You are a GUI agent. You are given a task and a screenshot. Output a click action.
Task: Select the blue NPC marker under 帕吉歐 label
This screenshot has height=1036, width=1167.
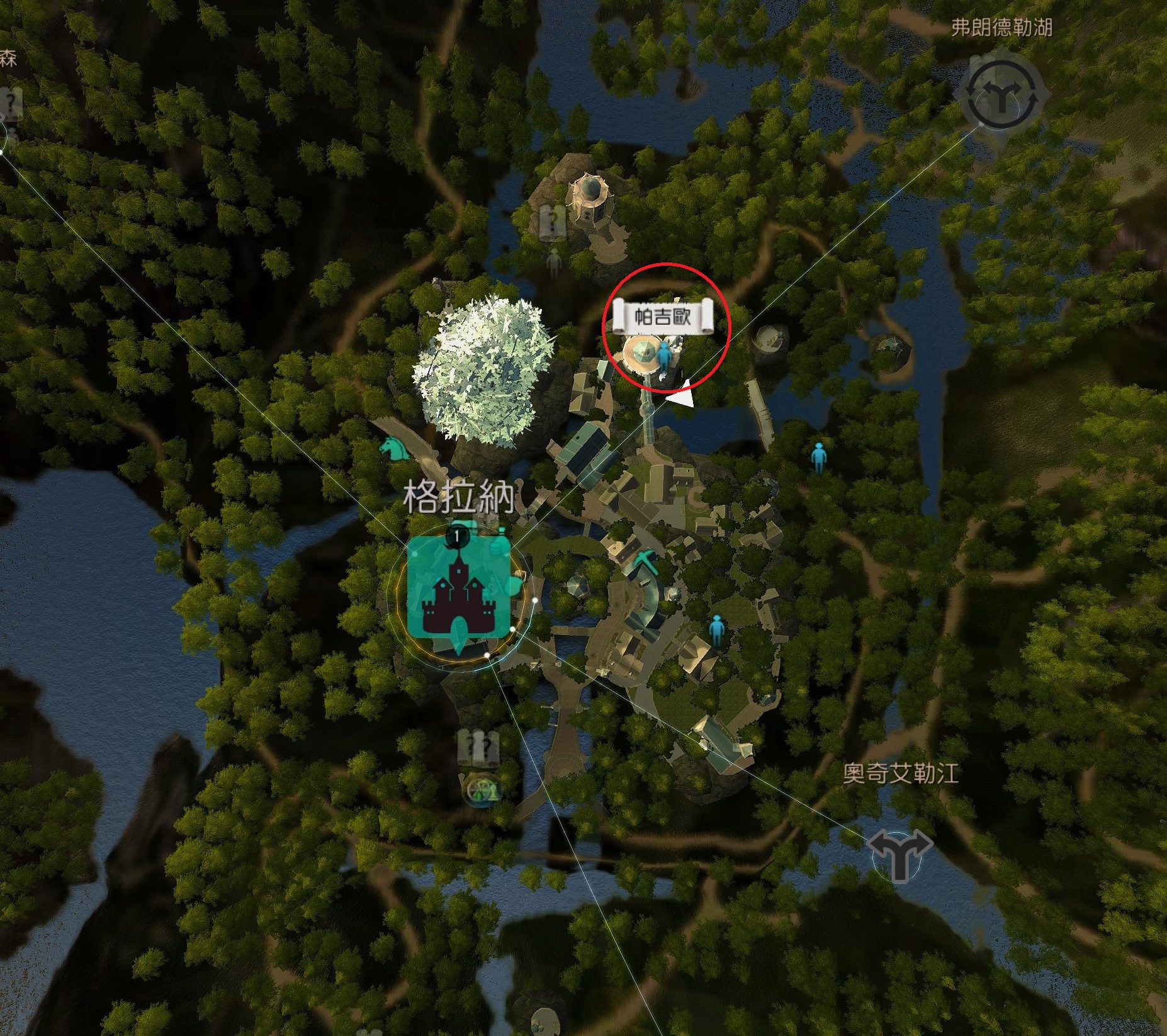coord(664,357)
